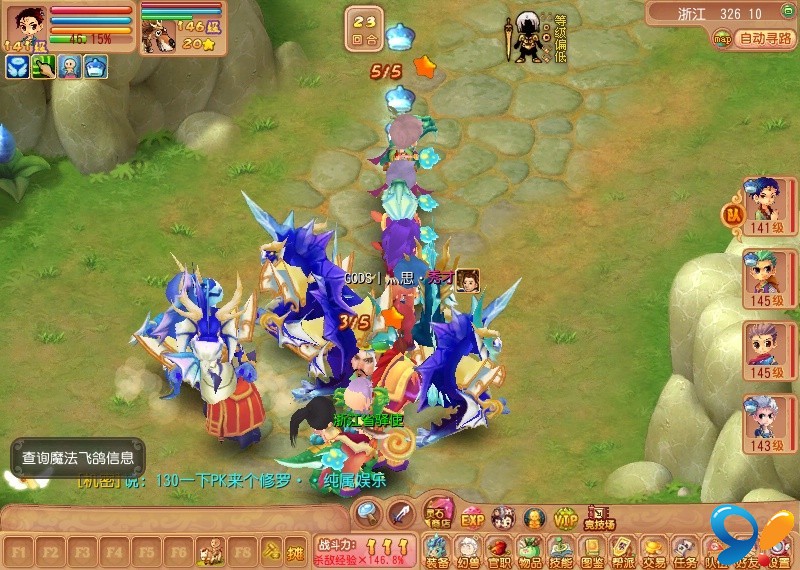Select the magnifying glass search tool
The image size is (800, 570).
click(368, 514)
